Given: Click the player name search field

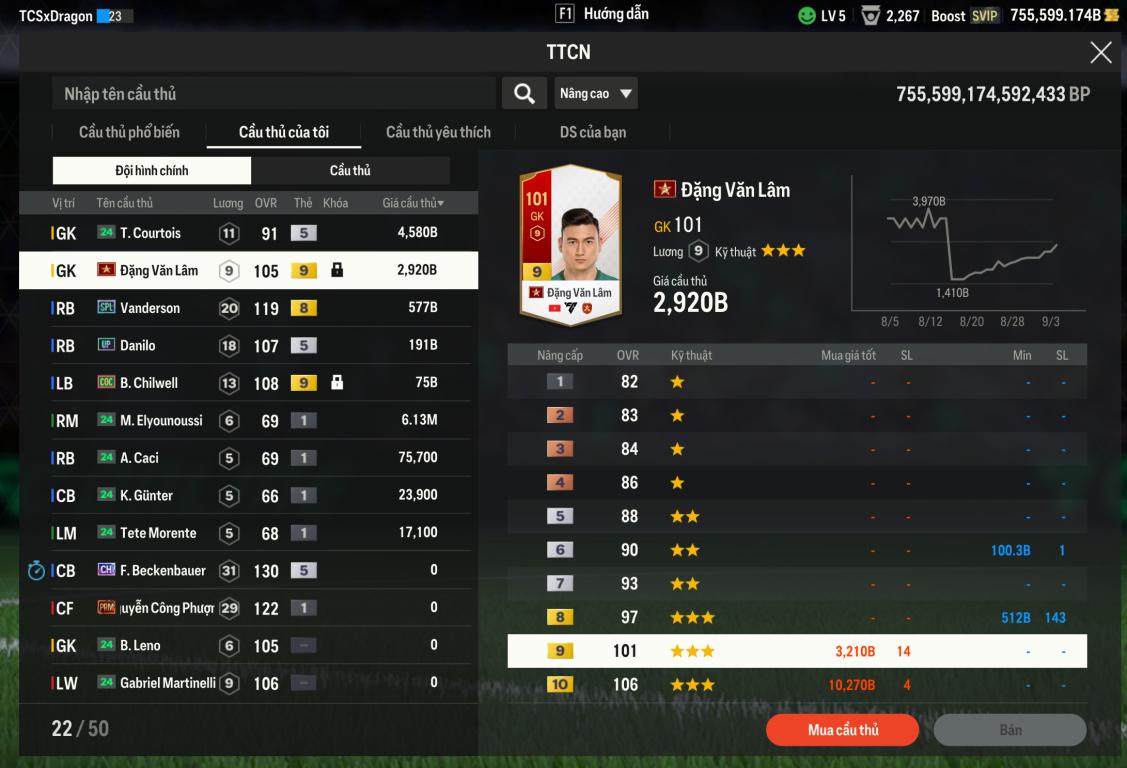Looking at the screenshot, I should click(x=273, y=94).
